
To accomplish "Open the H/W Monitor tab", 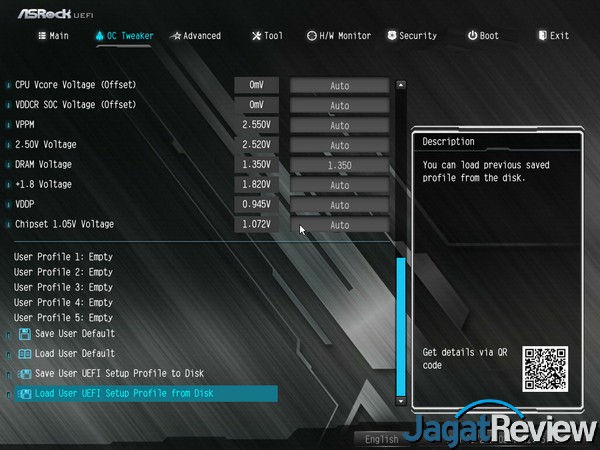I will (x=338, y=36).
